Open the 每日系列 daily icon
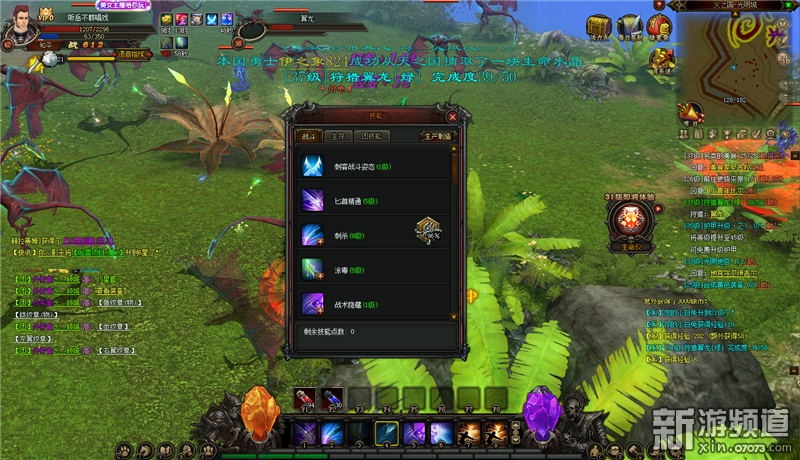The image size is (800, 460). (x=629, y=25)
